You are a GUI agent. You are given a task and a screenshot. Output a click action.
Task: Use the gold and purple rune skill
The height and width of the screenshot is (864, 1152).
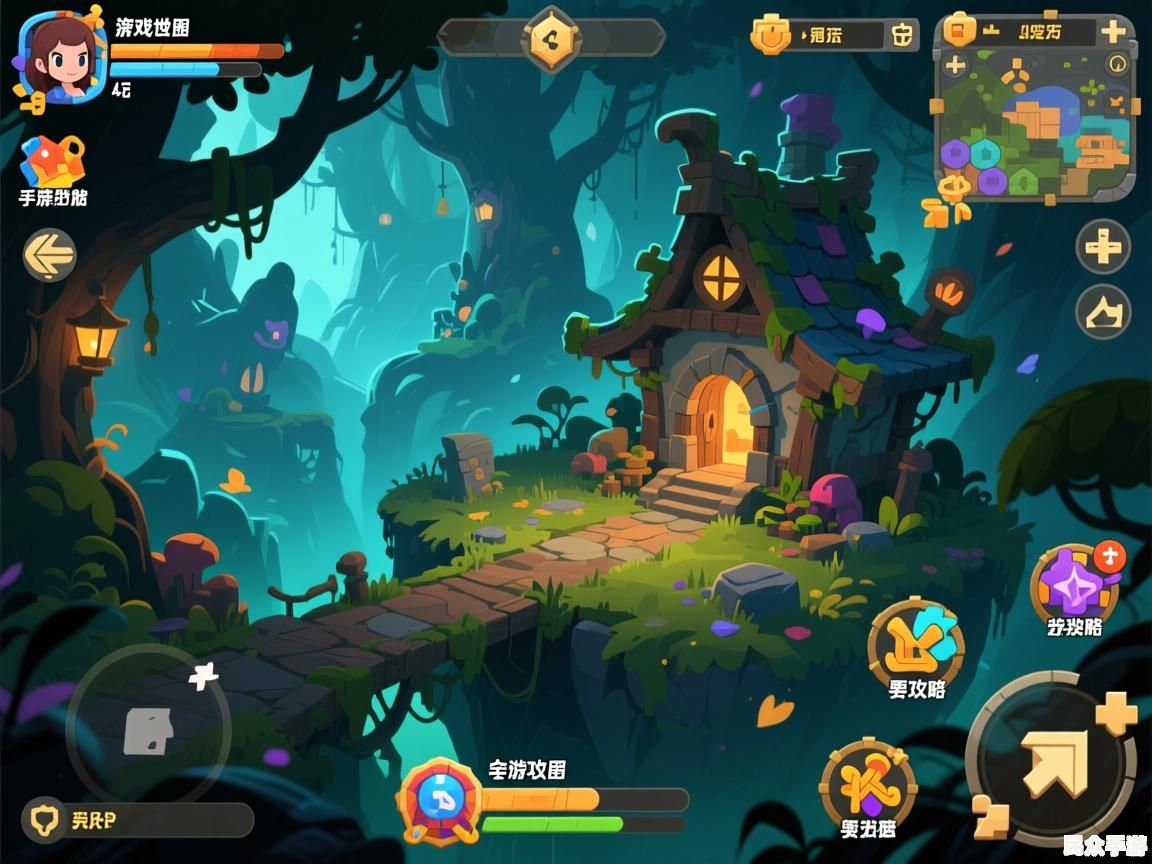click(867, 785)
